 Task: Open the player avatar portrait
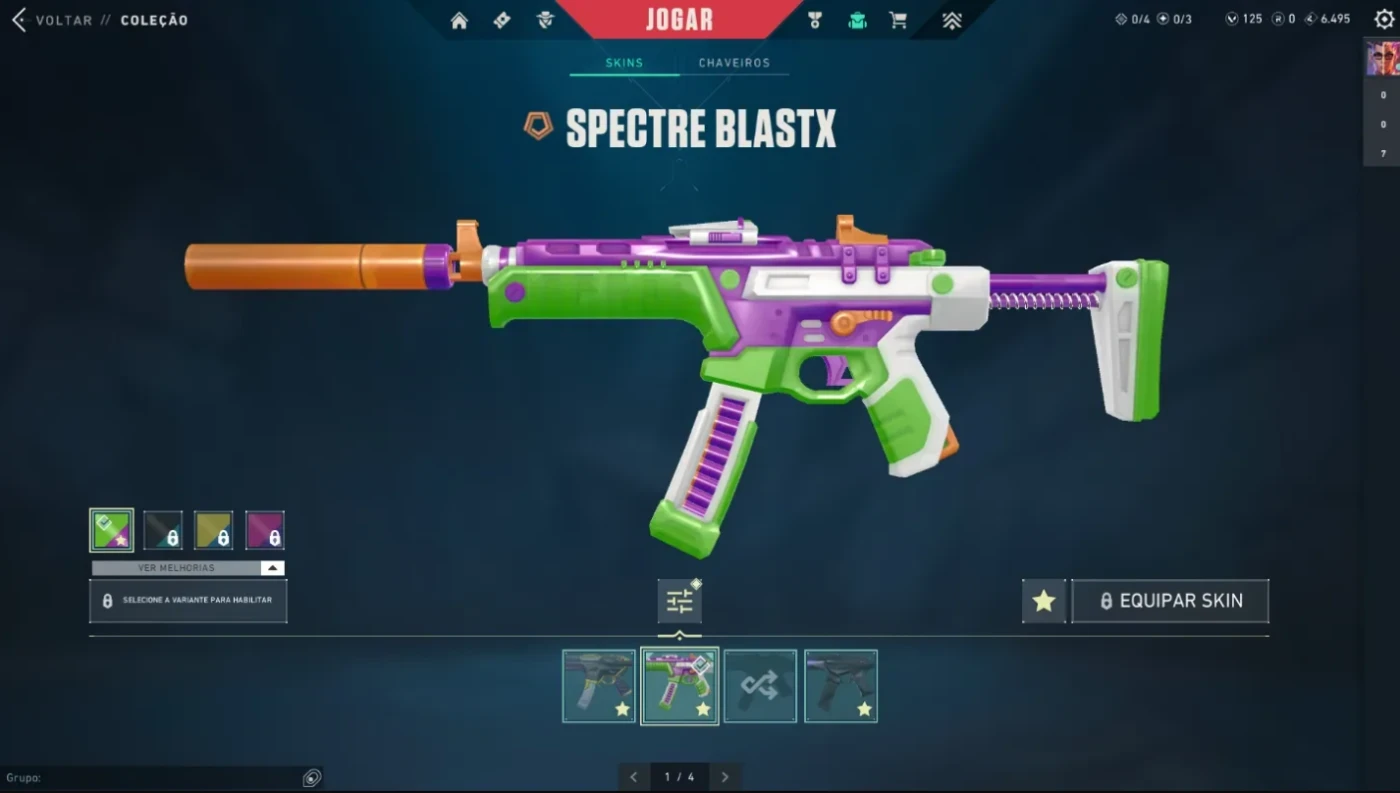(1382, 59)
